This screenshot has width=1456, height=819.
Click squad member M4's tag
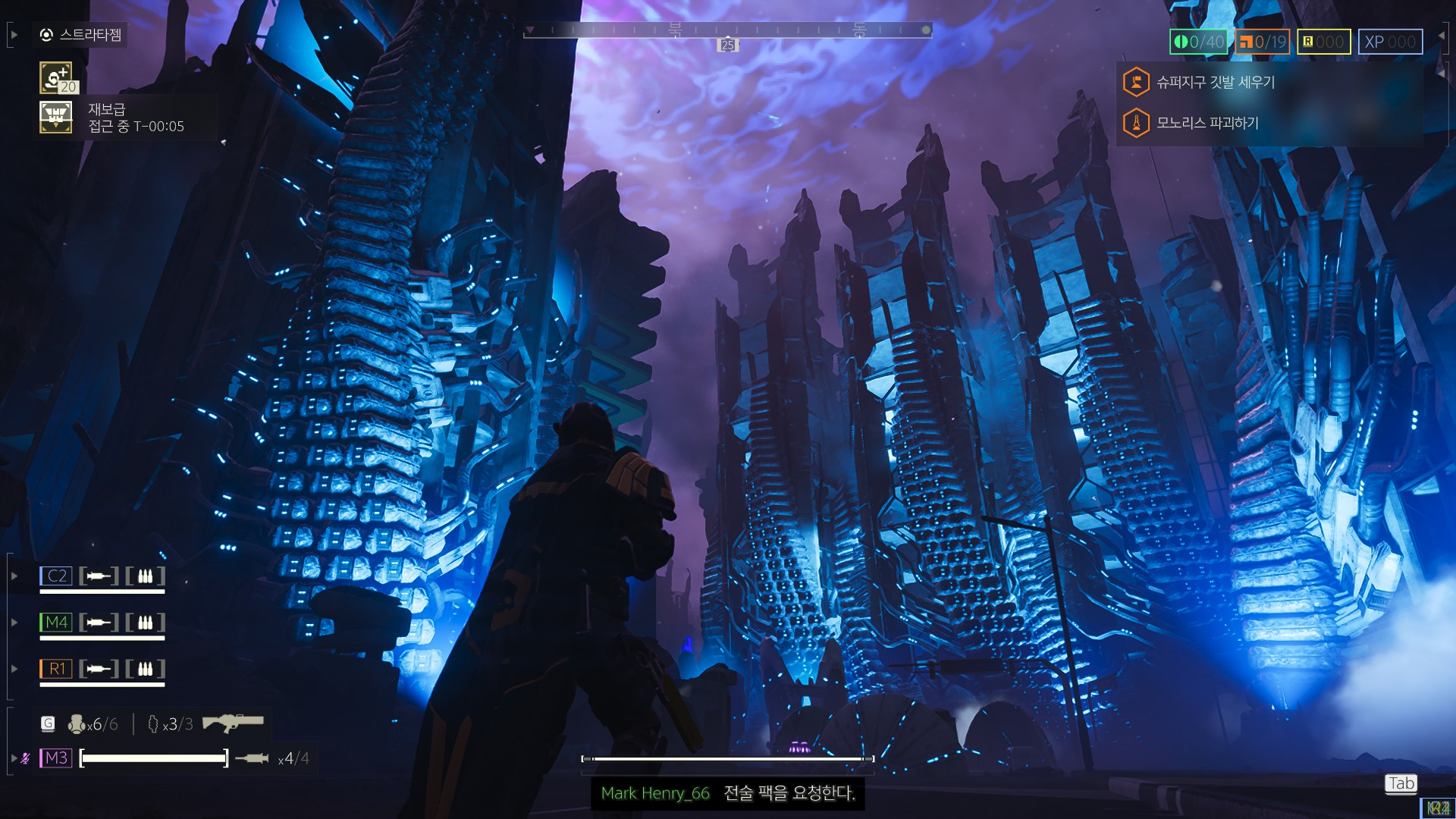(56, 623)
